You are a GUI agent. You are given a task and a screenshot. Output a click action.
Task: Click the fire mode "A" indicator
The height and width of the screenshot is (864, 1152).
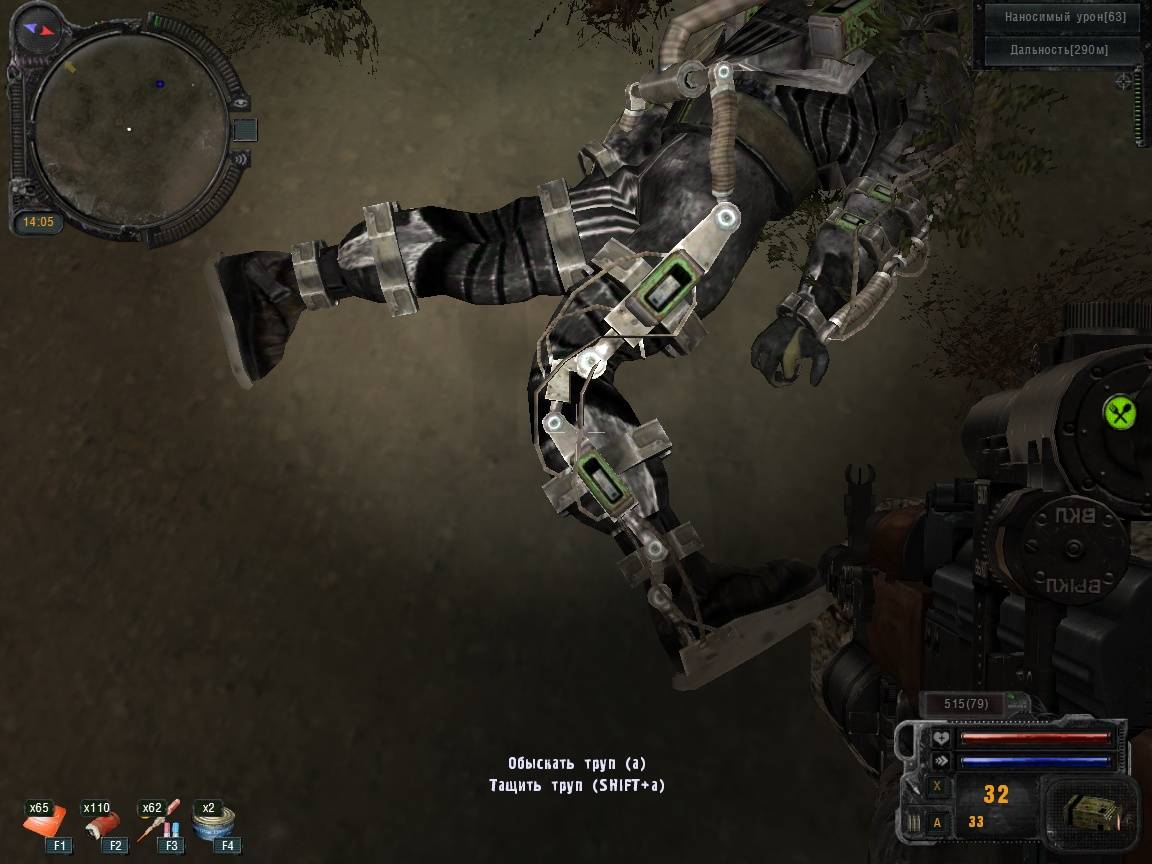click(x=937, y=822)
